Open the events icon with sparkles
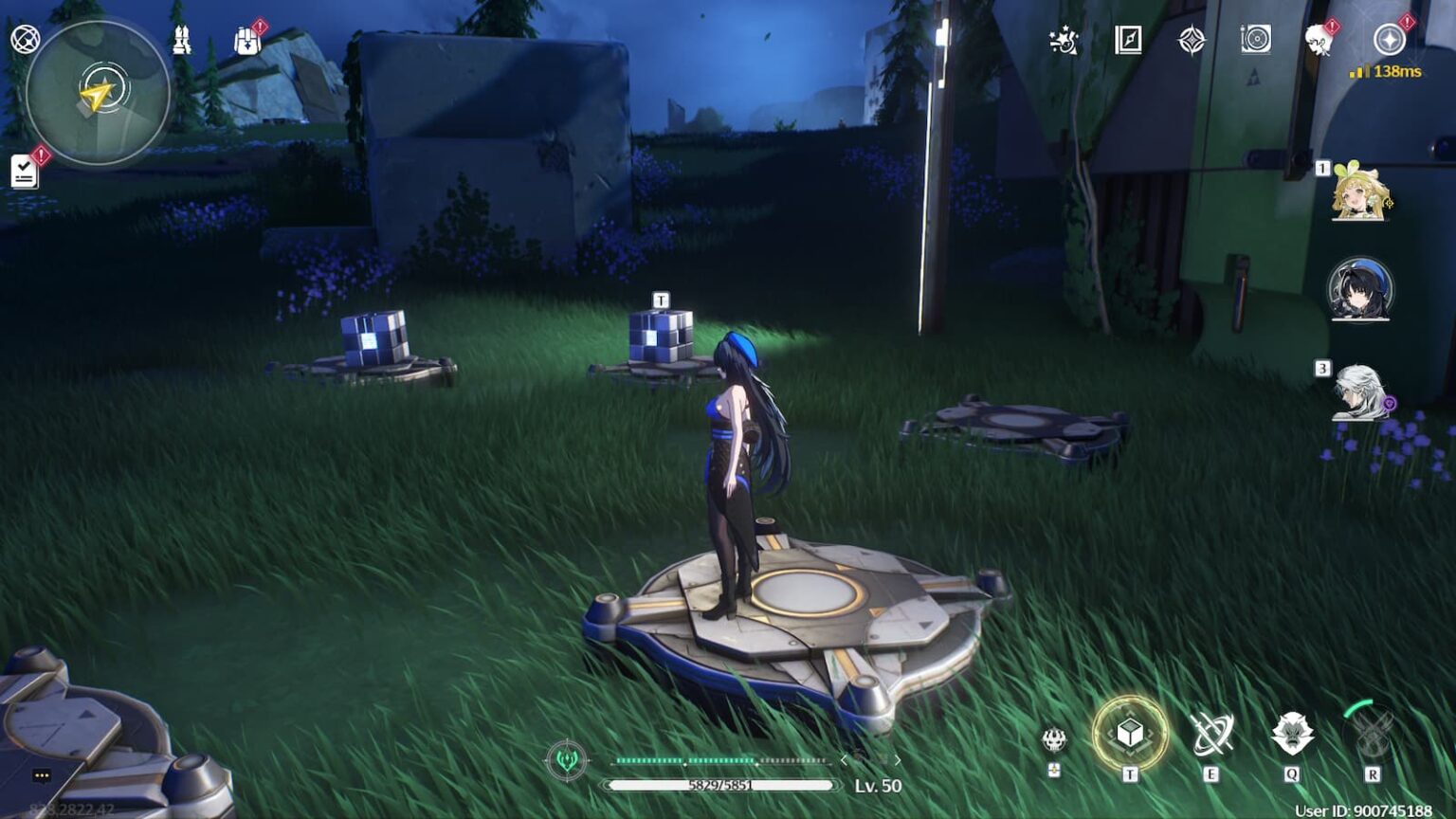This screenshot has height=819, width=1456. 1064,41
